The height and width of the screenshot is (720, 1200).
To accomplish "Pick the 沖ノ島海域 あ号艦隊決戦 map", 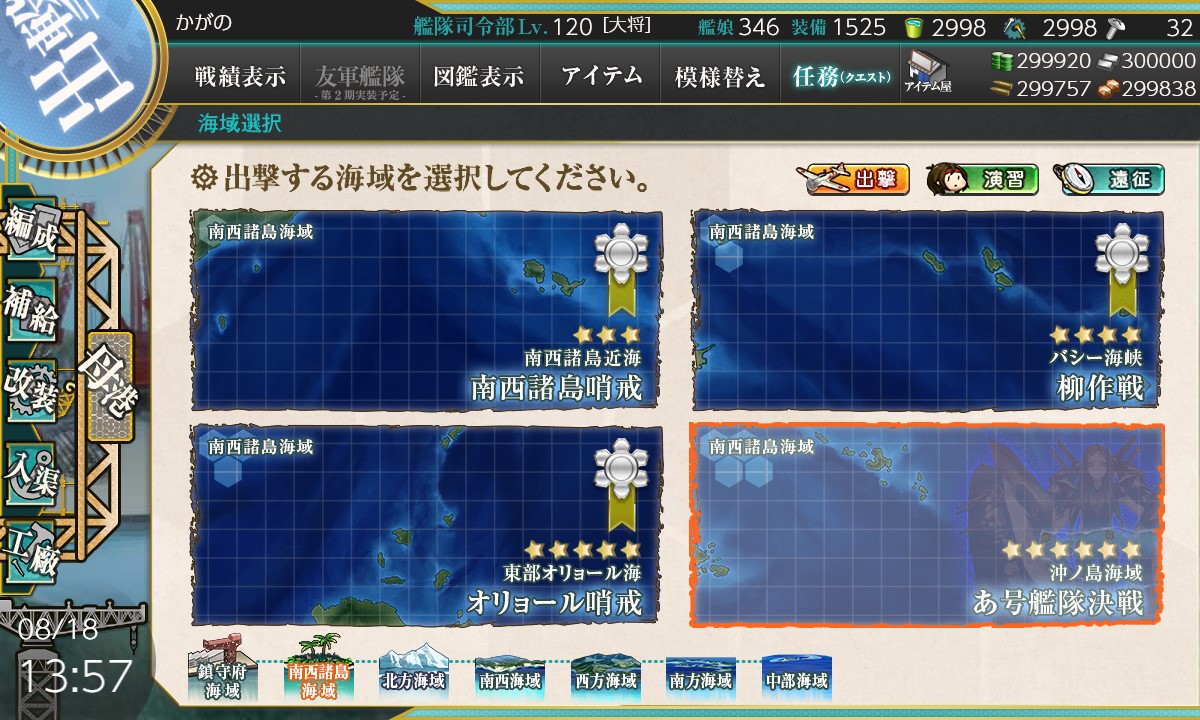I will coord(927,524).
